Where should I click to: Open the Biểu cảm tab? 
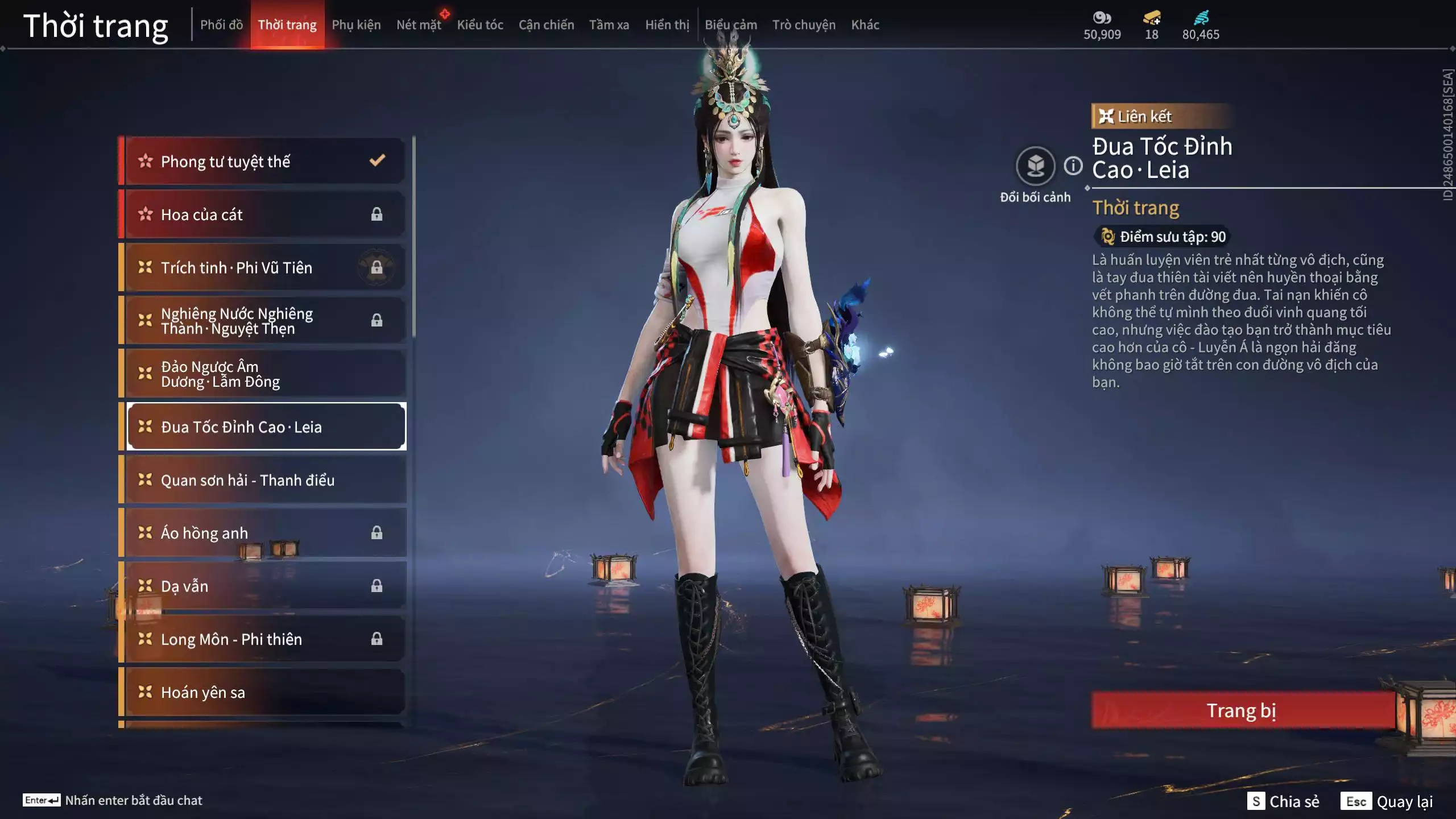click(x=731, y=25)
